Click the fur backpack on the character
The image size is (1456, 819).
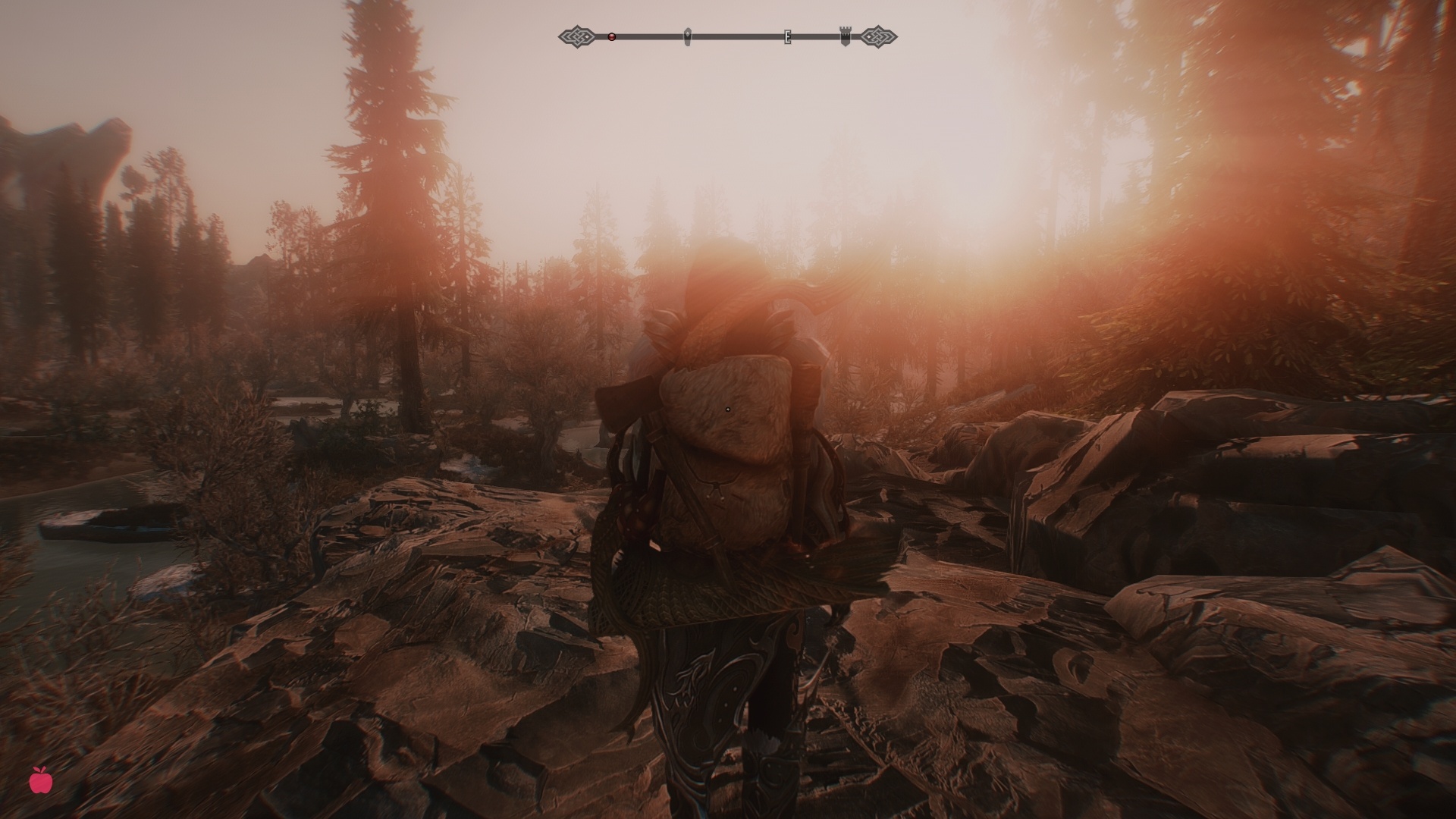coord(728,455)
